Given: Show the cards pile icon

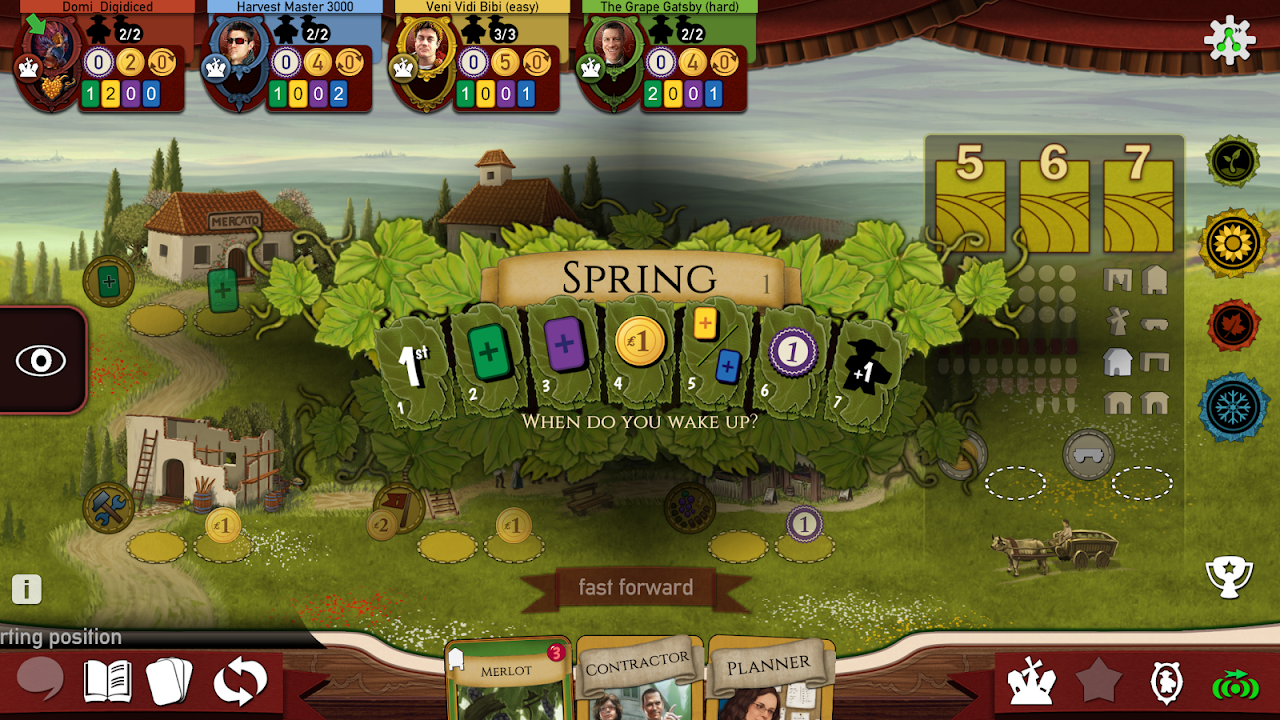Looking at the screenshot, I should pyautogui.click(x=170, y=682).
